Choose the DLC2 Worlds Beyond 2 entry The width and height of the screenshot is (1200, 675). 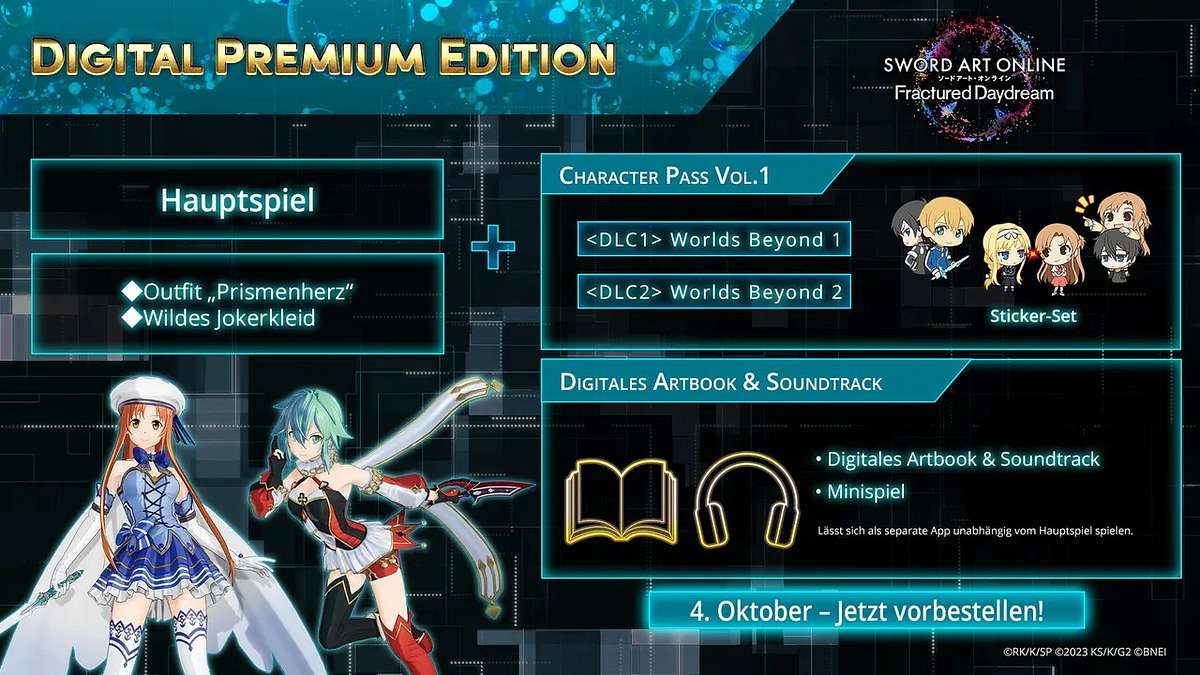[714, 292]
